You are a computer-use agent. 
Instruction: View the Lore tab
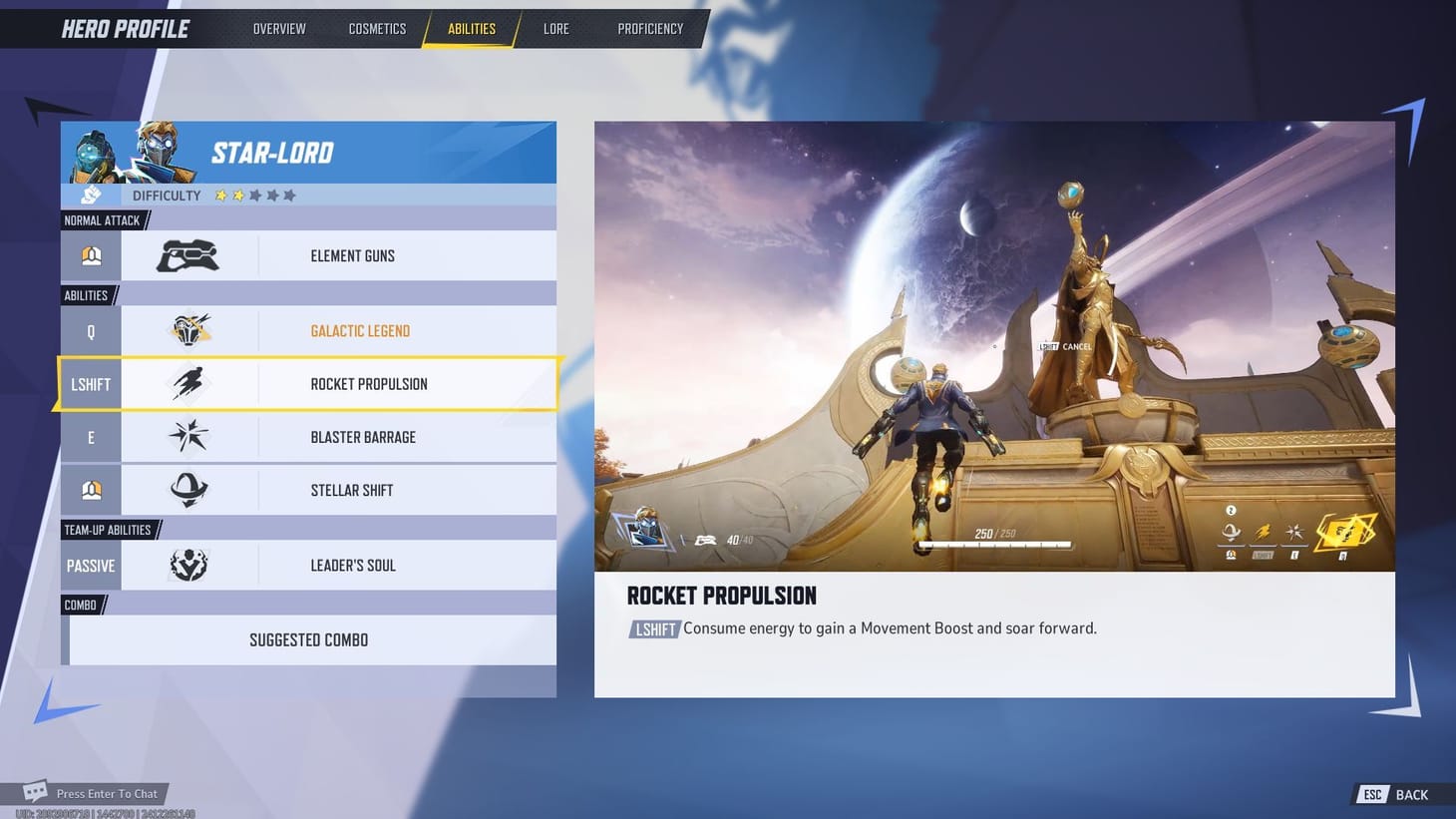(x=555, y=28)
